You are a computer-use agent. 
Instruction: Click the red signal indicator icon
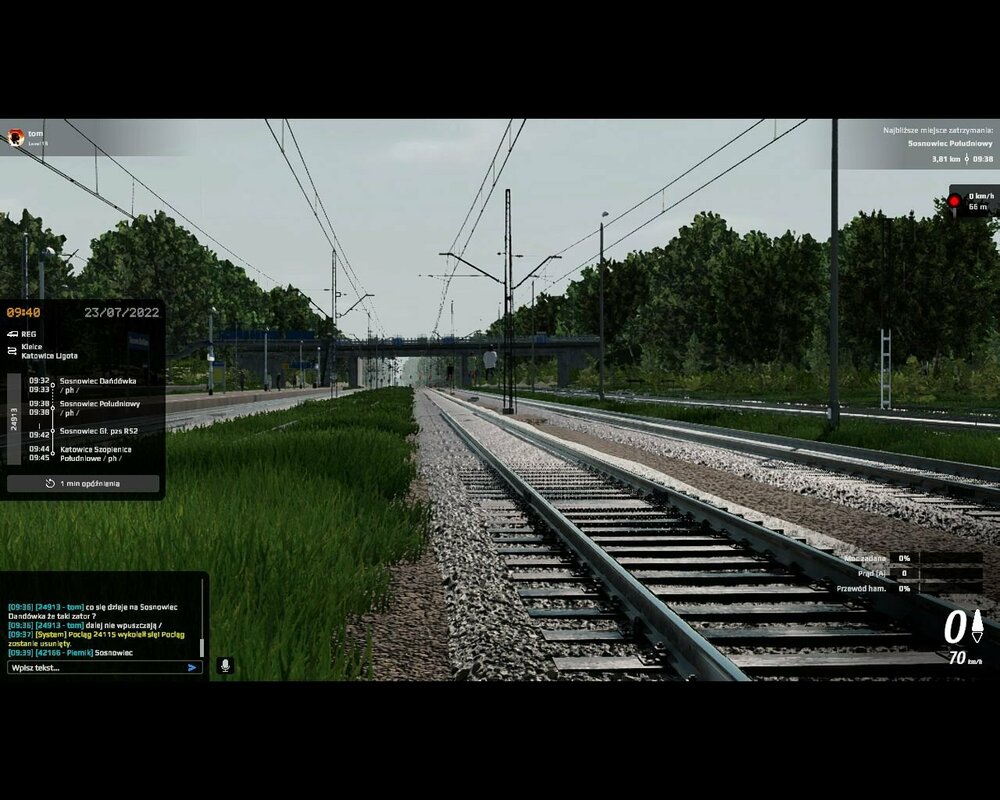[x=954, y=201]
